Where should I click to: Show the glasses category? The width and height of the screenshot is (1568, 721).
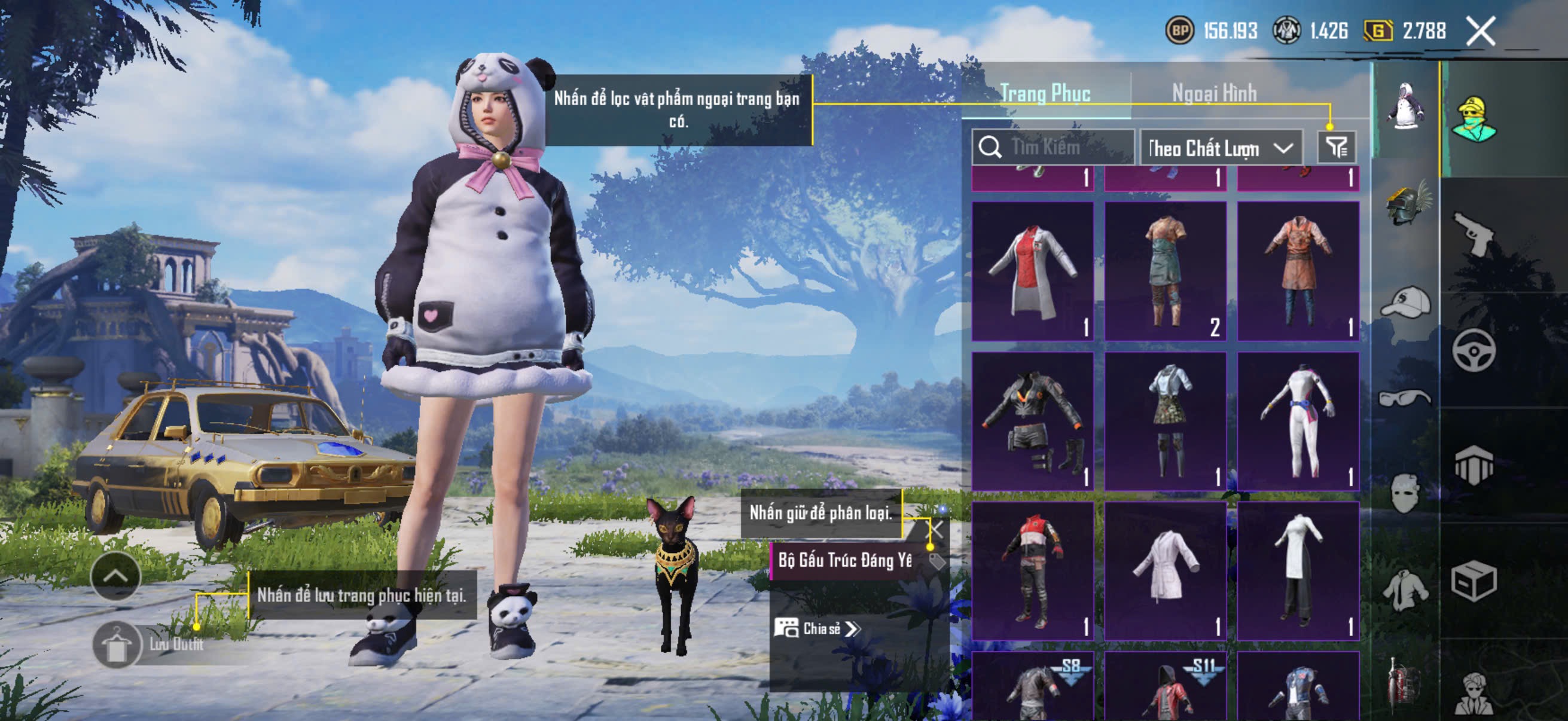coord(1405,398)
